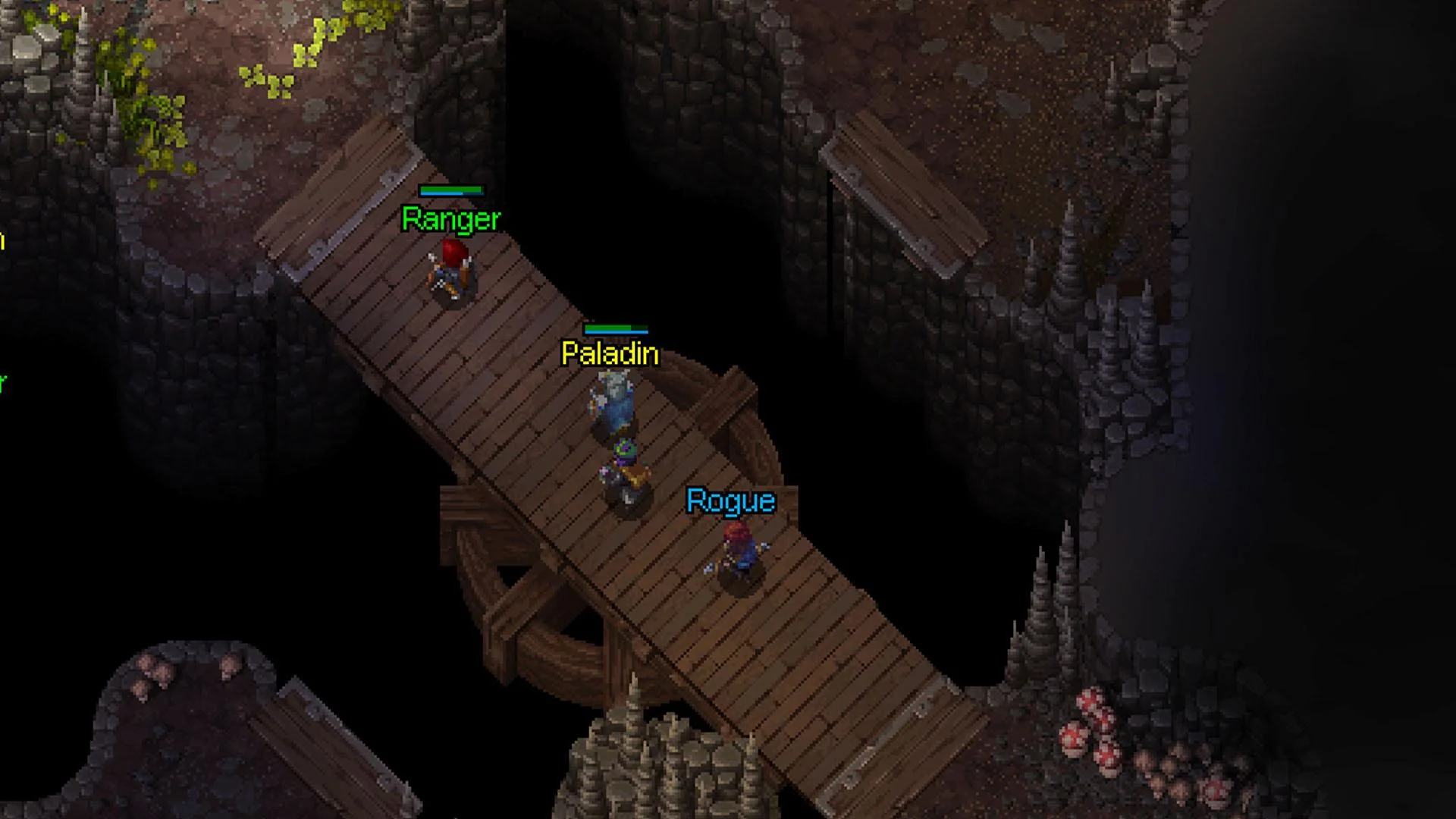Toggle the Rogue's nameplate display

pos(730,501)
